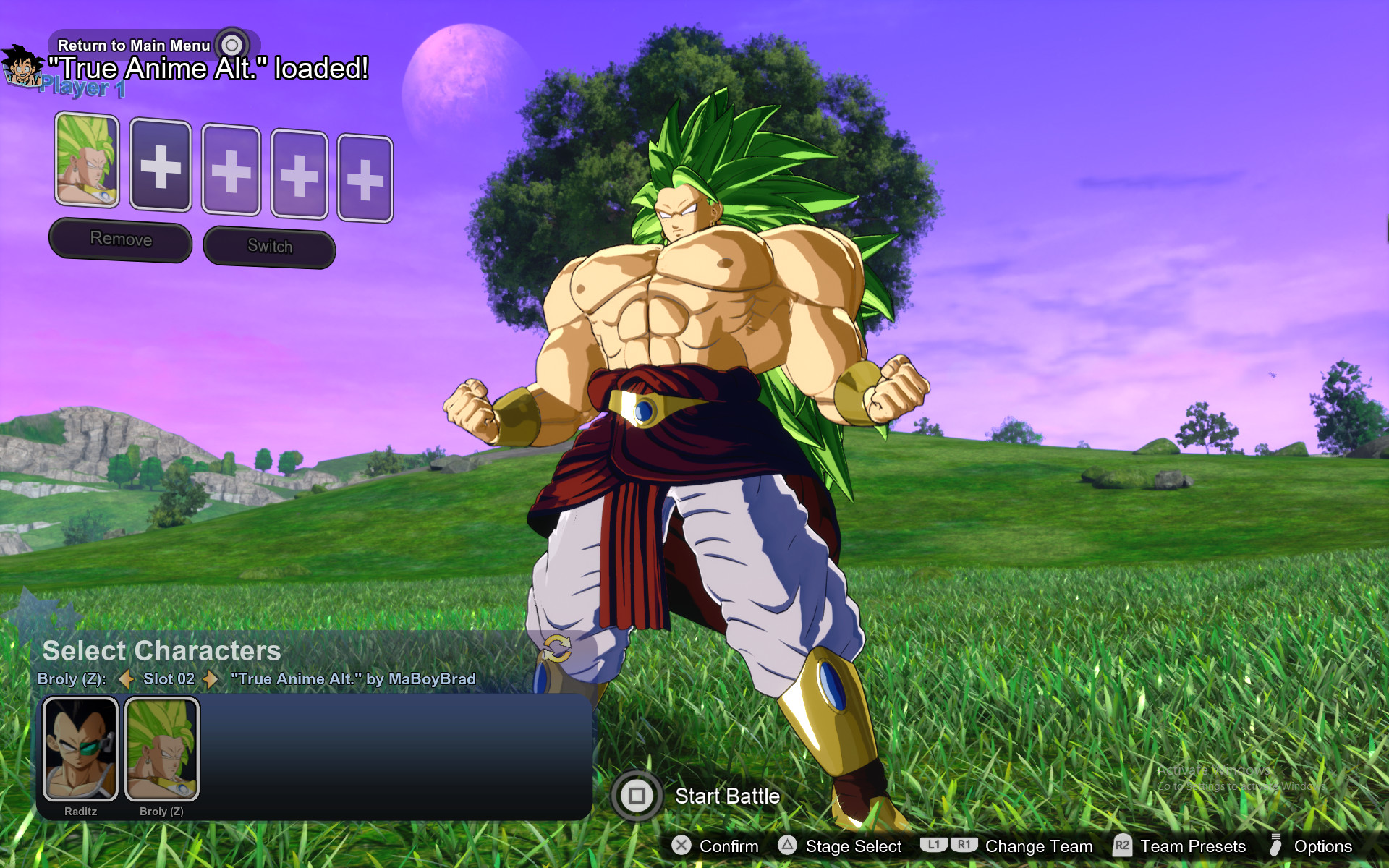Viewport: 1389px width, 868px height.
Task: Click the square Start Battle icon
Action: coord(637,796)
